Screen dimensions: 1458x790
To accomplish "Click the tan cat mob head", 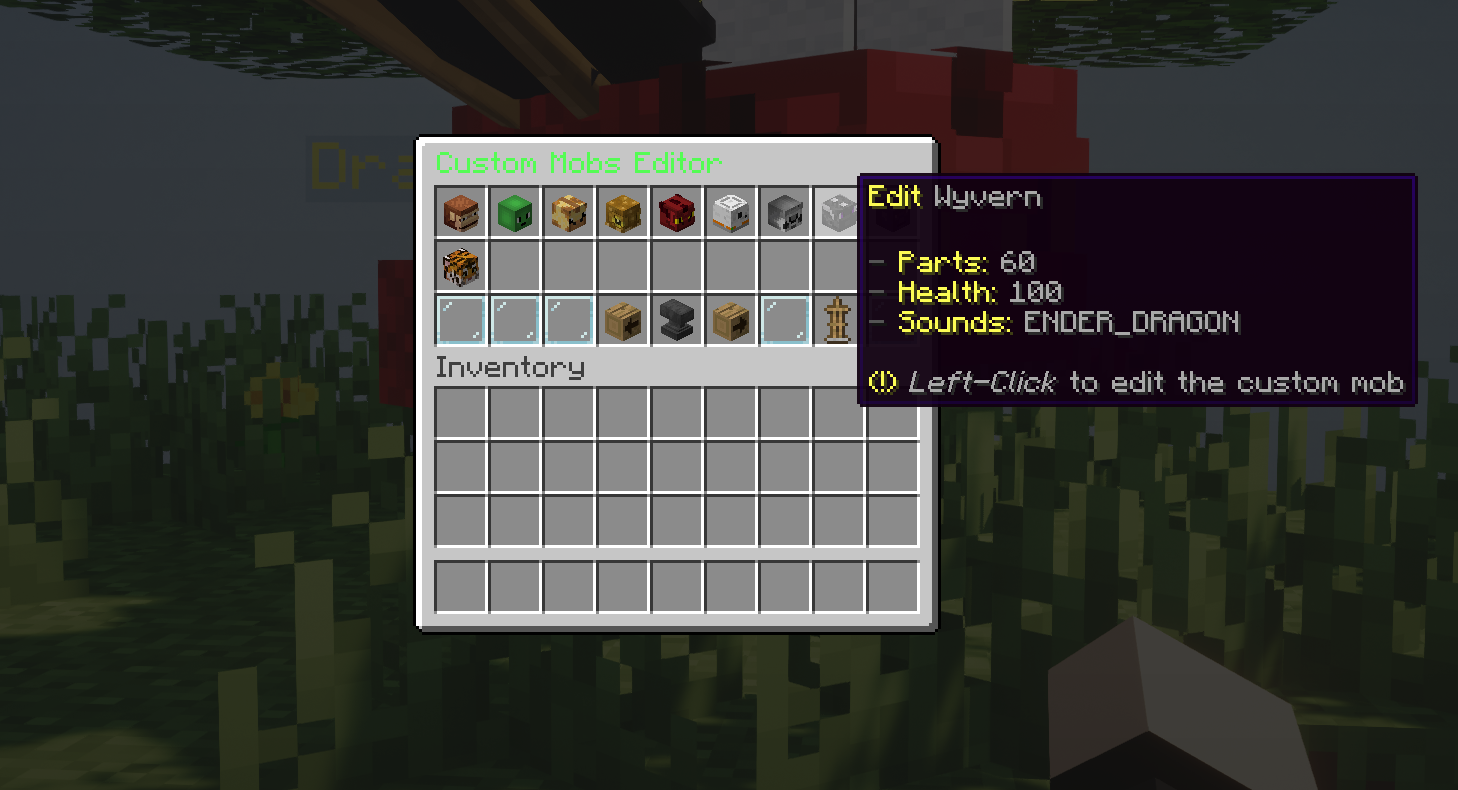I will [568, 212].
